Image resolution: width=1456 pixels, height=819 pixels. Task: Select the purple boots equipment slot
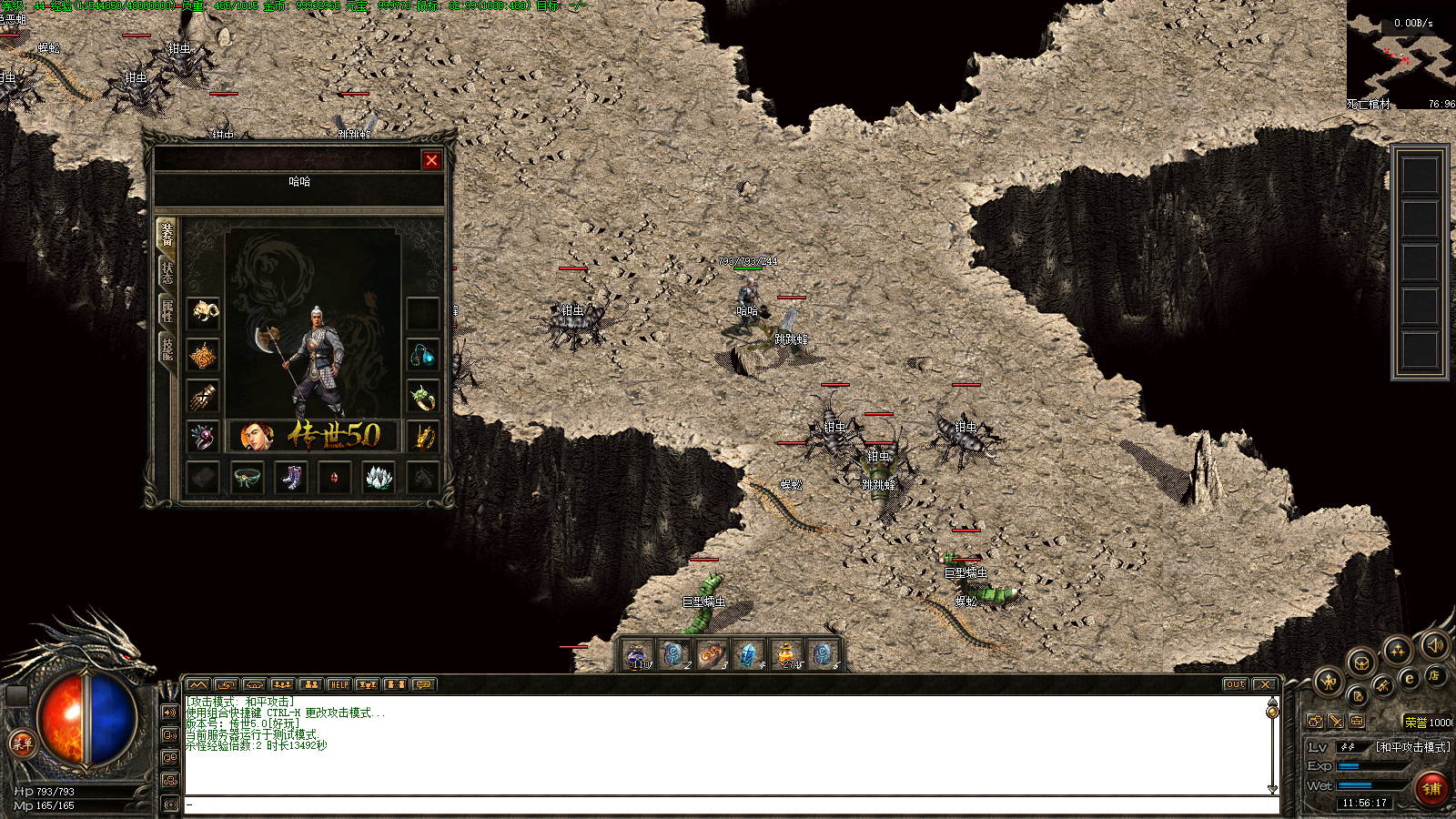290,478
